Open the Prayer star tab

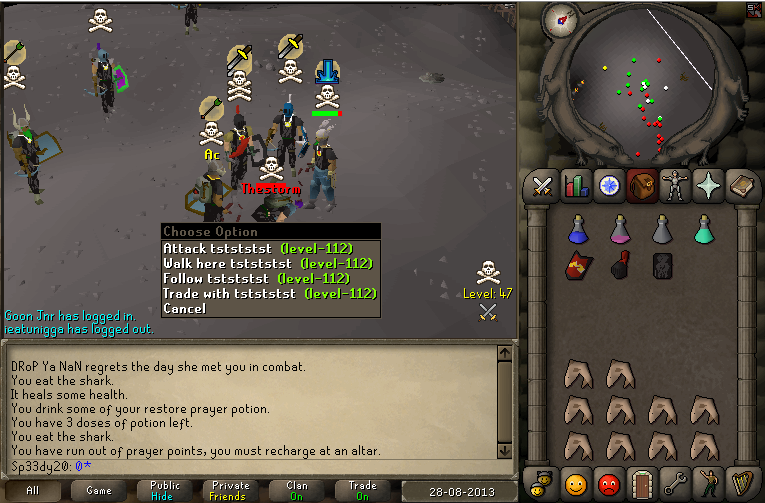708,186
